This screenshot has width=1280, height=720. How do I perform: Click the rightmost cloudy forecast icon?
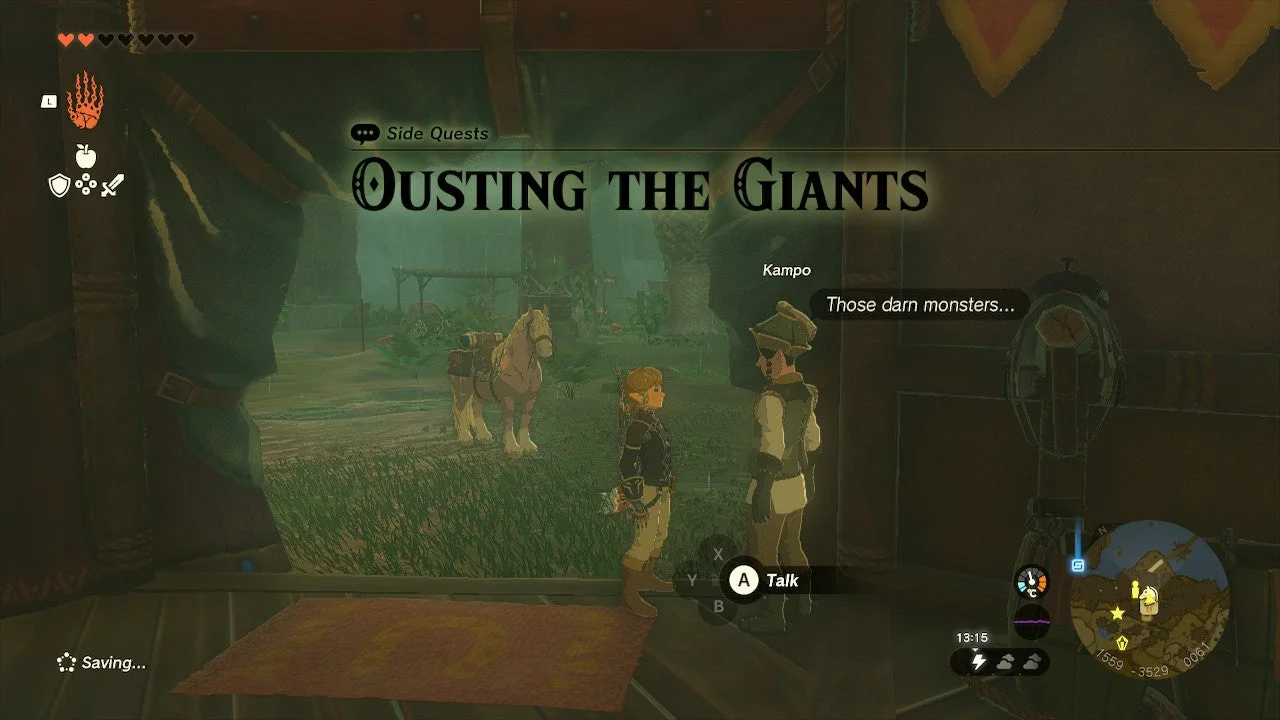click(1032, 662)
